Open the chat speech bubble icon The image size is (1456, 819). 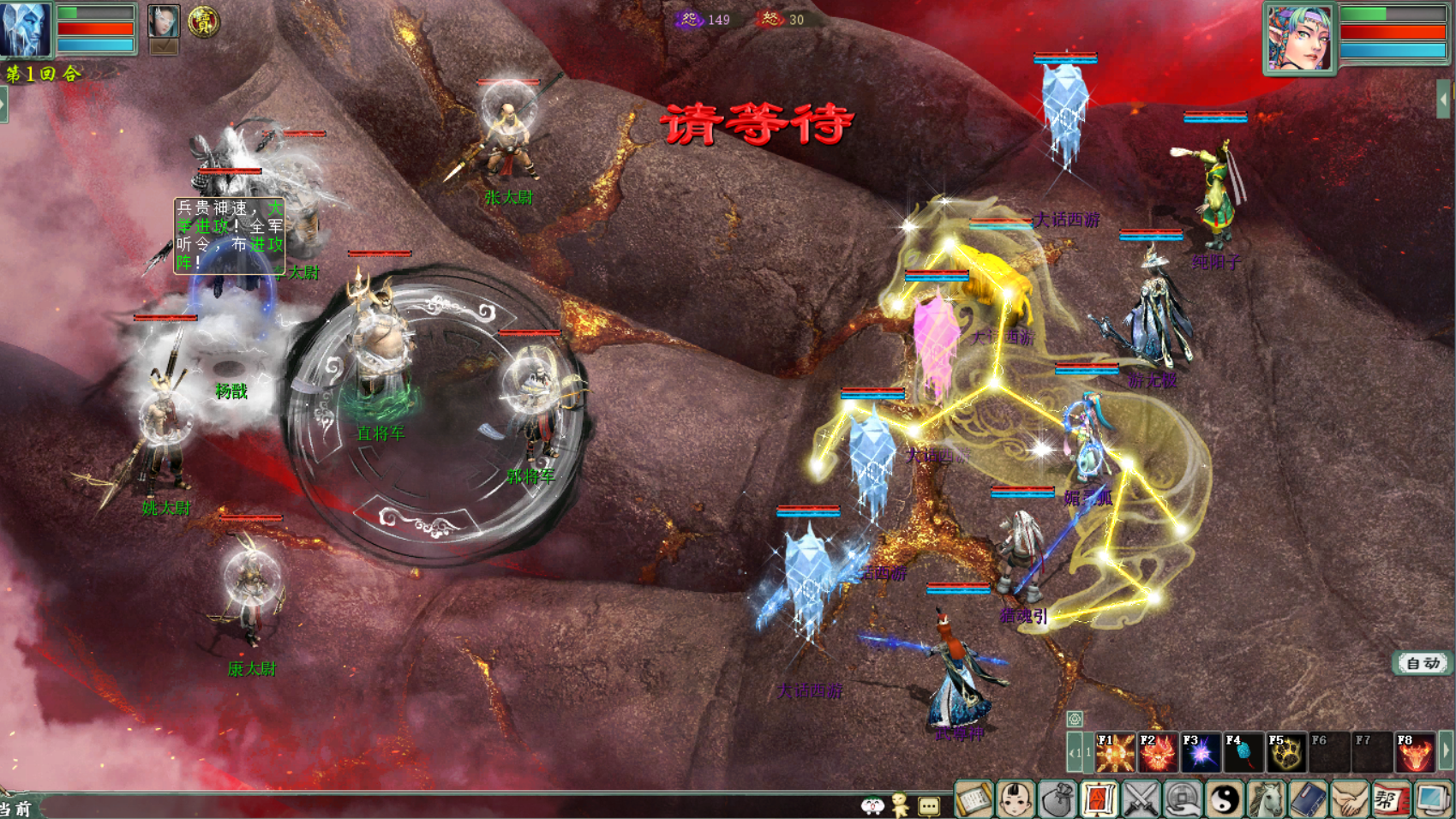929,805
